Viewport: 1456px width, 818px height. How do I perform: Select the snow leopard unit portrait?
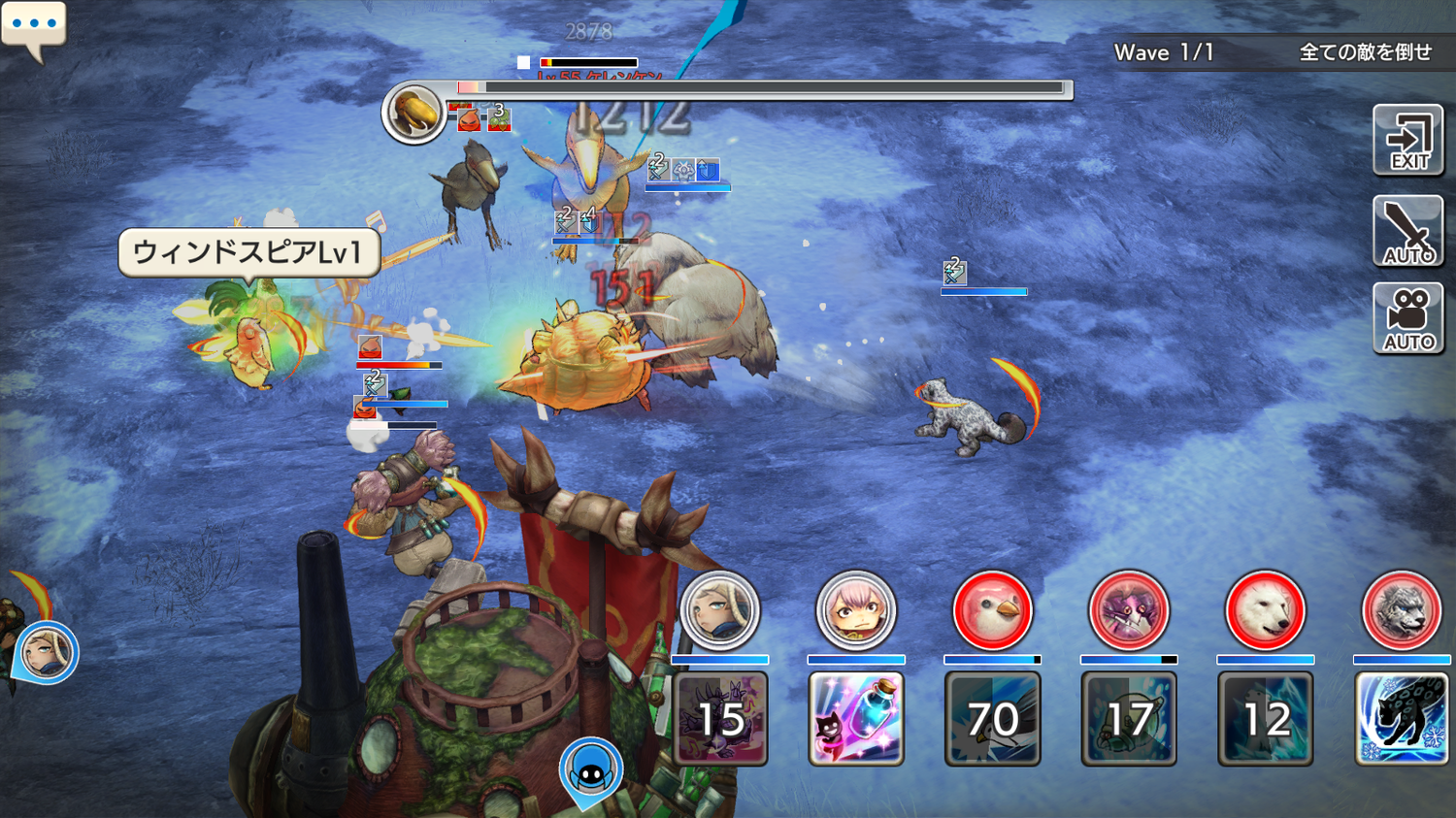coord(1401,610)
